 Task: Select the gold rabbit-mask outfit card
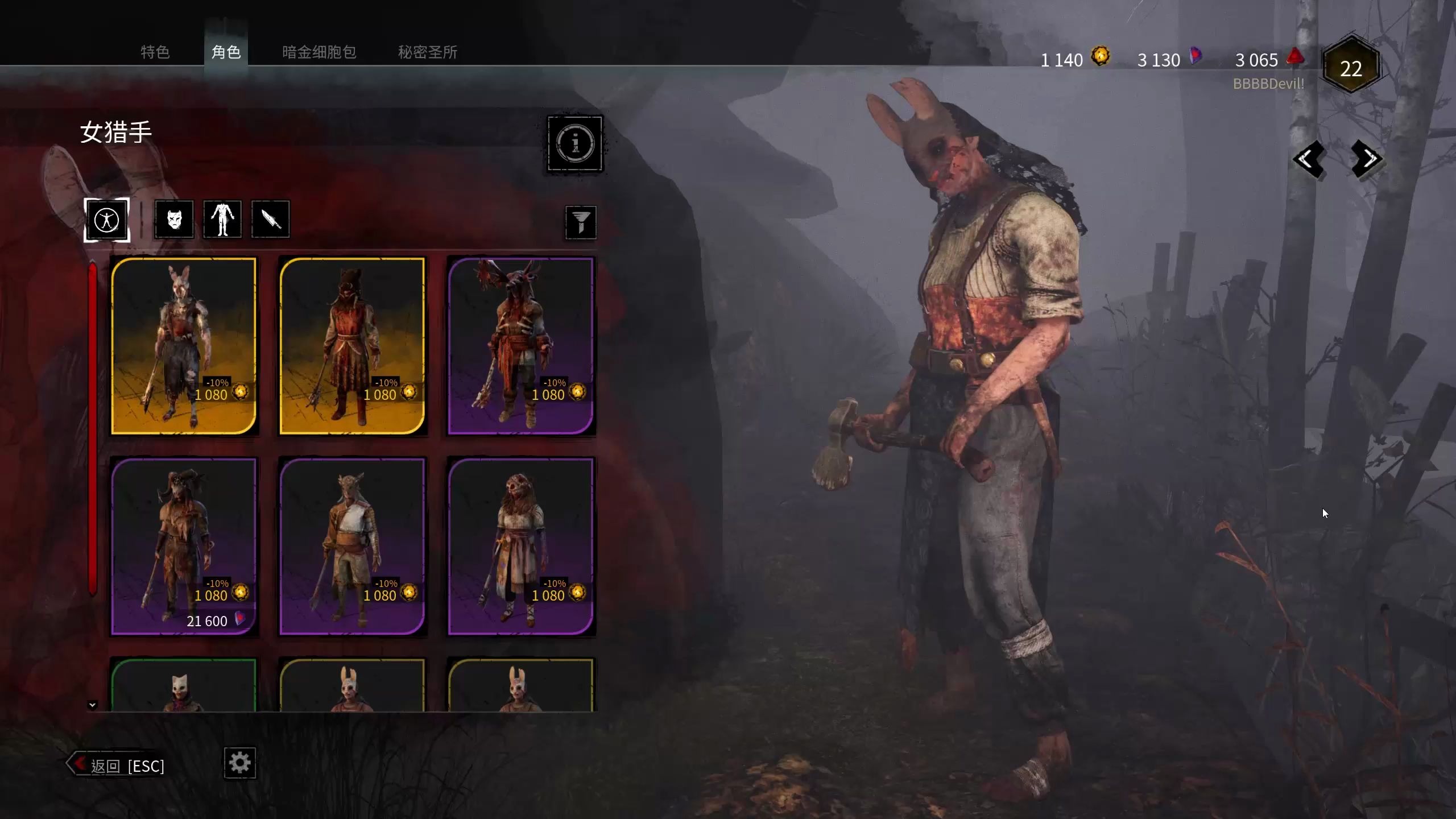tap(184, 346)
